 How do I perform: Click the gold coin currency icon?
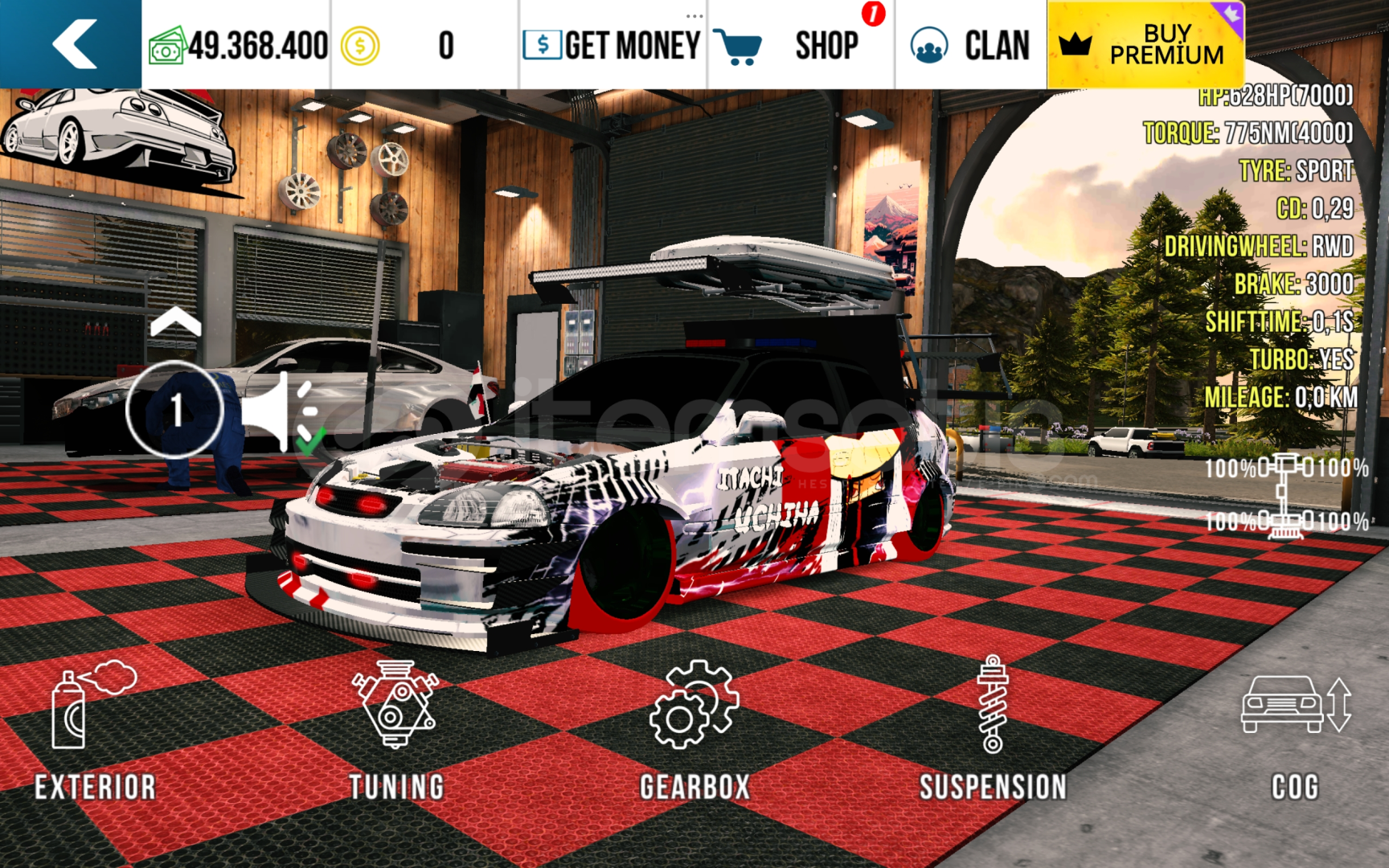[359, 46]
